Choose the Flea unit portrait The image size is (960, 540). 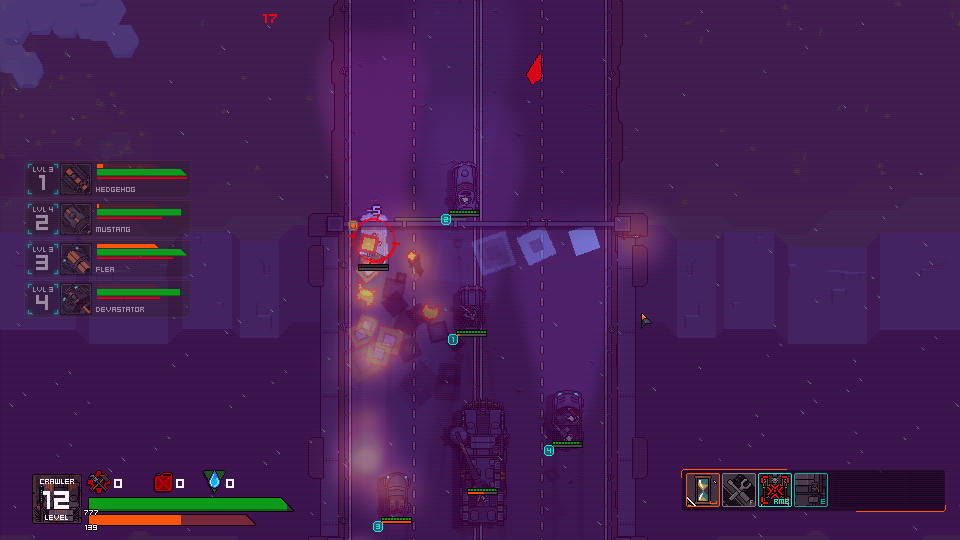pyautogui.click(x=76, y=259)
